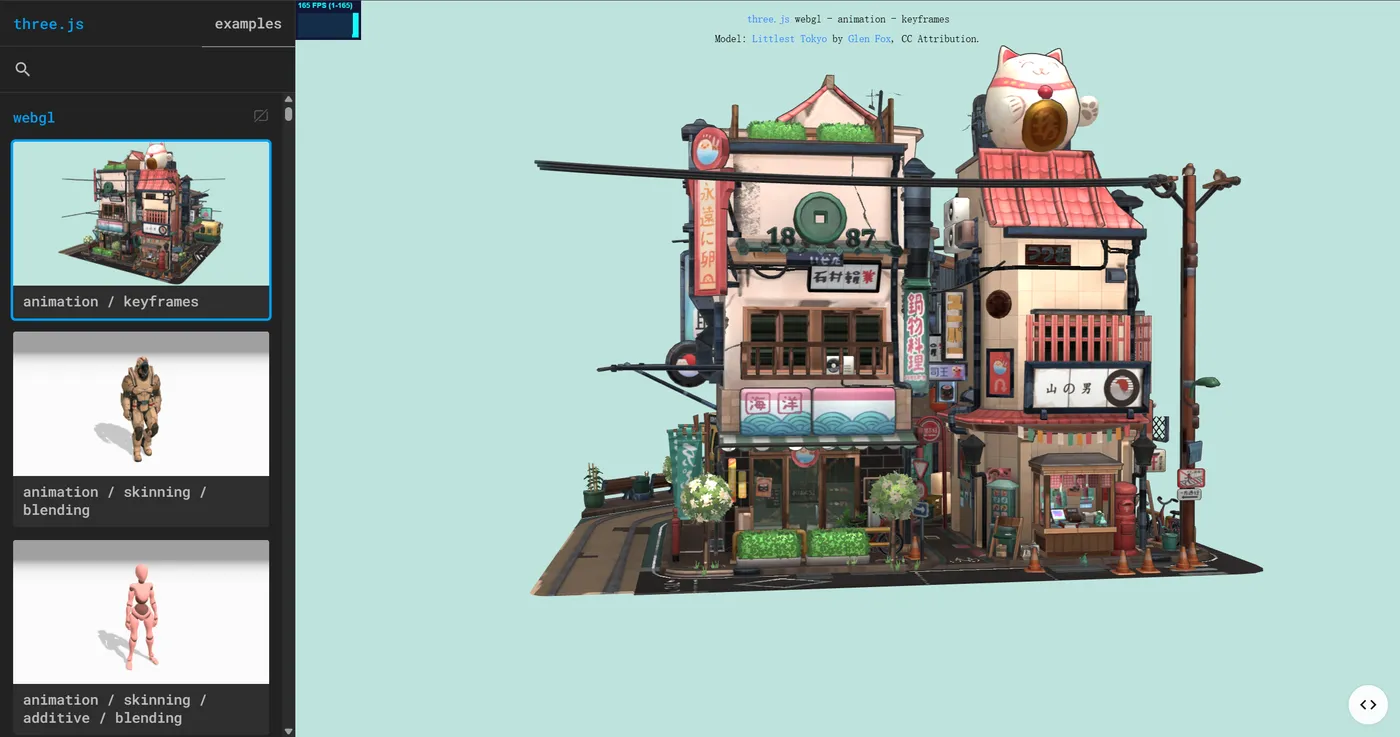Open the three.js link in header caption

(x=768, y=19)
